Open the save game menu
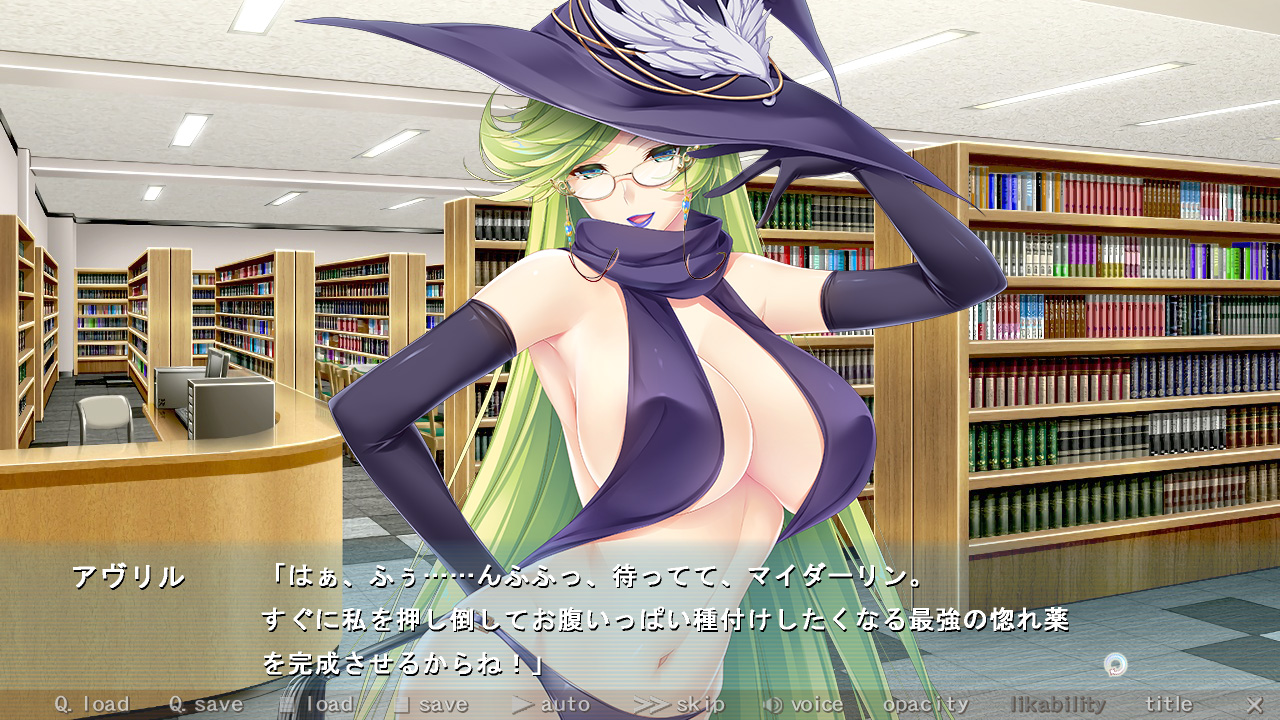Screen dimensions: 1280x720 (x=431, y=704)
